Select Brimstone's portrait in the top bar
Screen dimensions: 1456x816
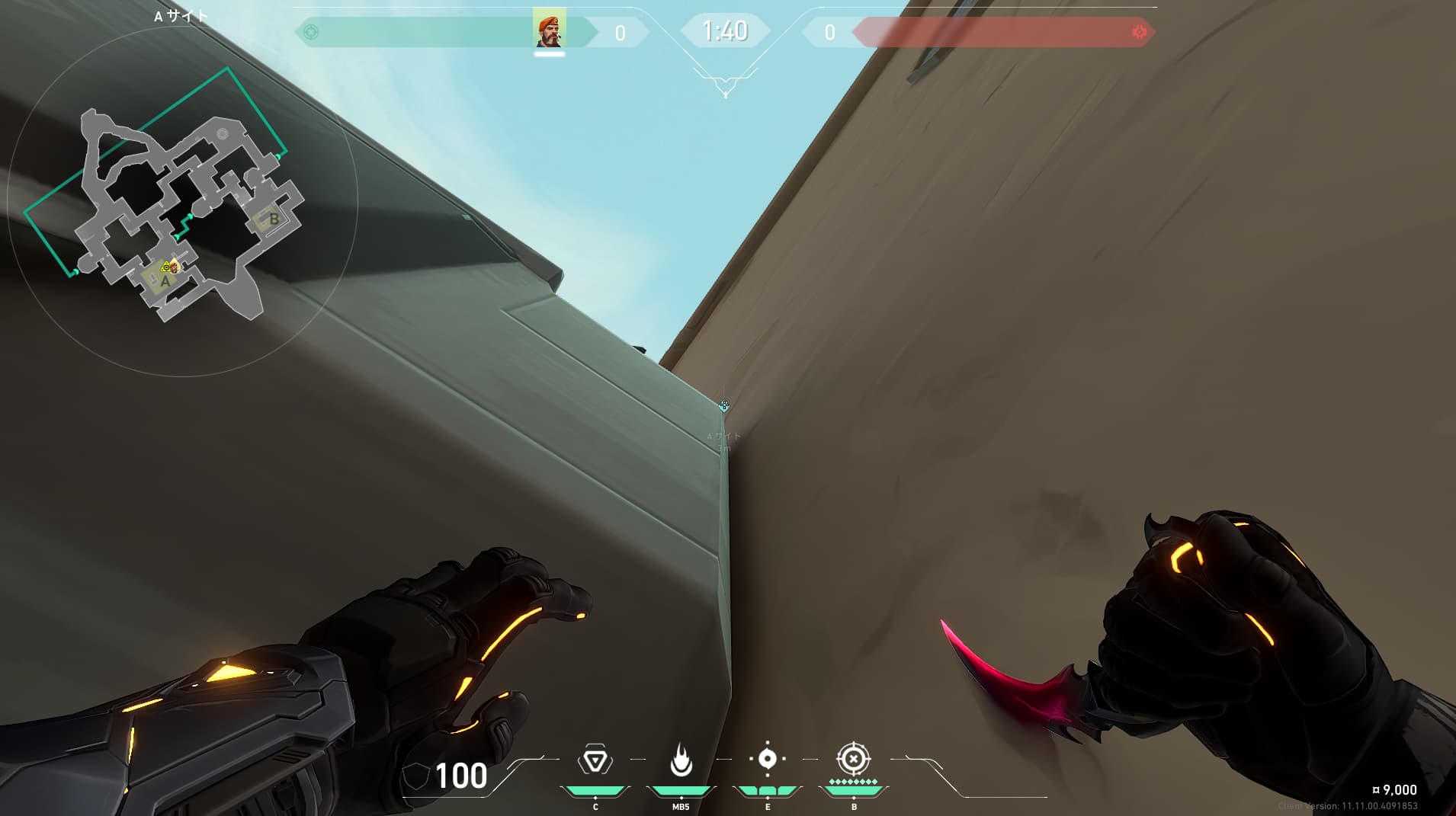coord(549,30)
